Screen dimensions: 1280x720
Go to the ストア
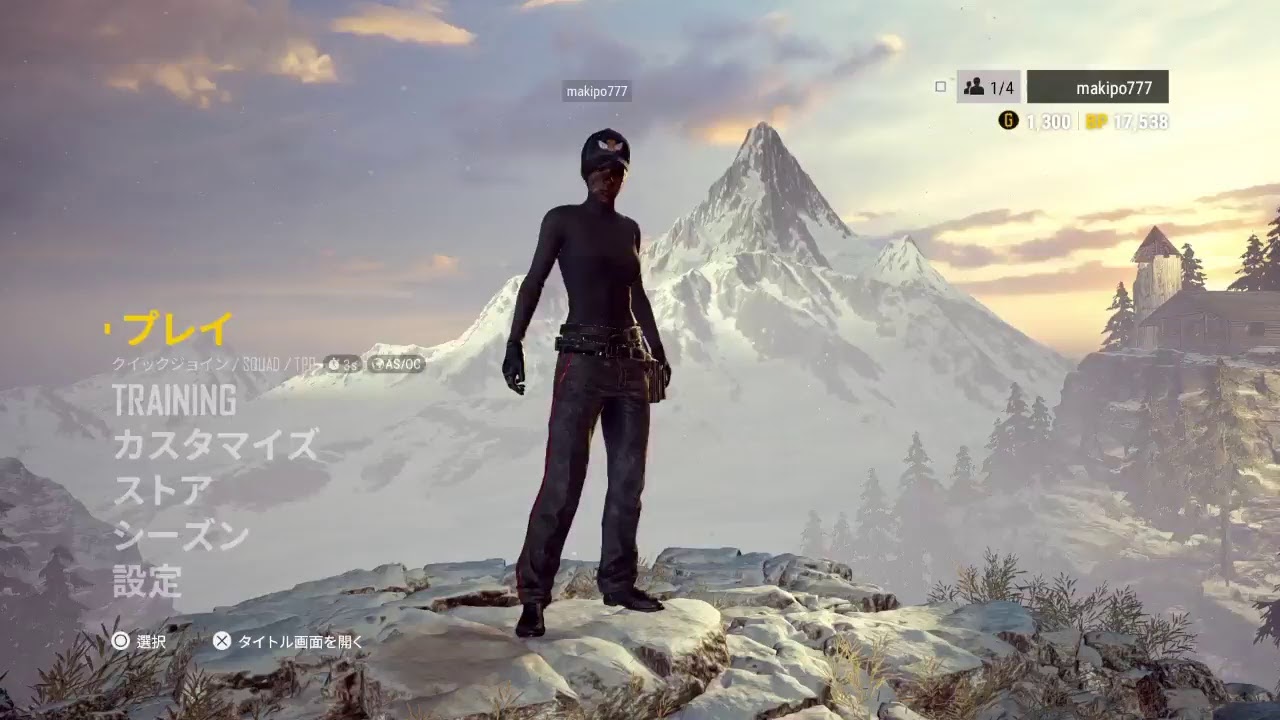163,491
